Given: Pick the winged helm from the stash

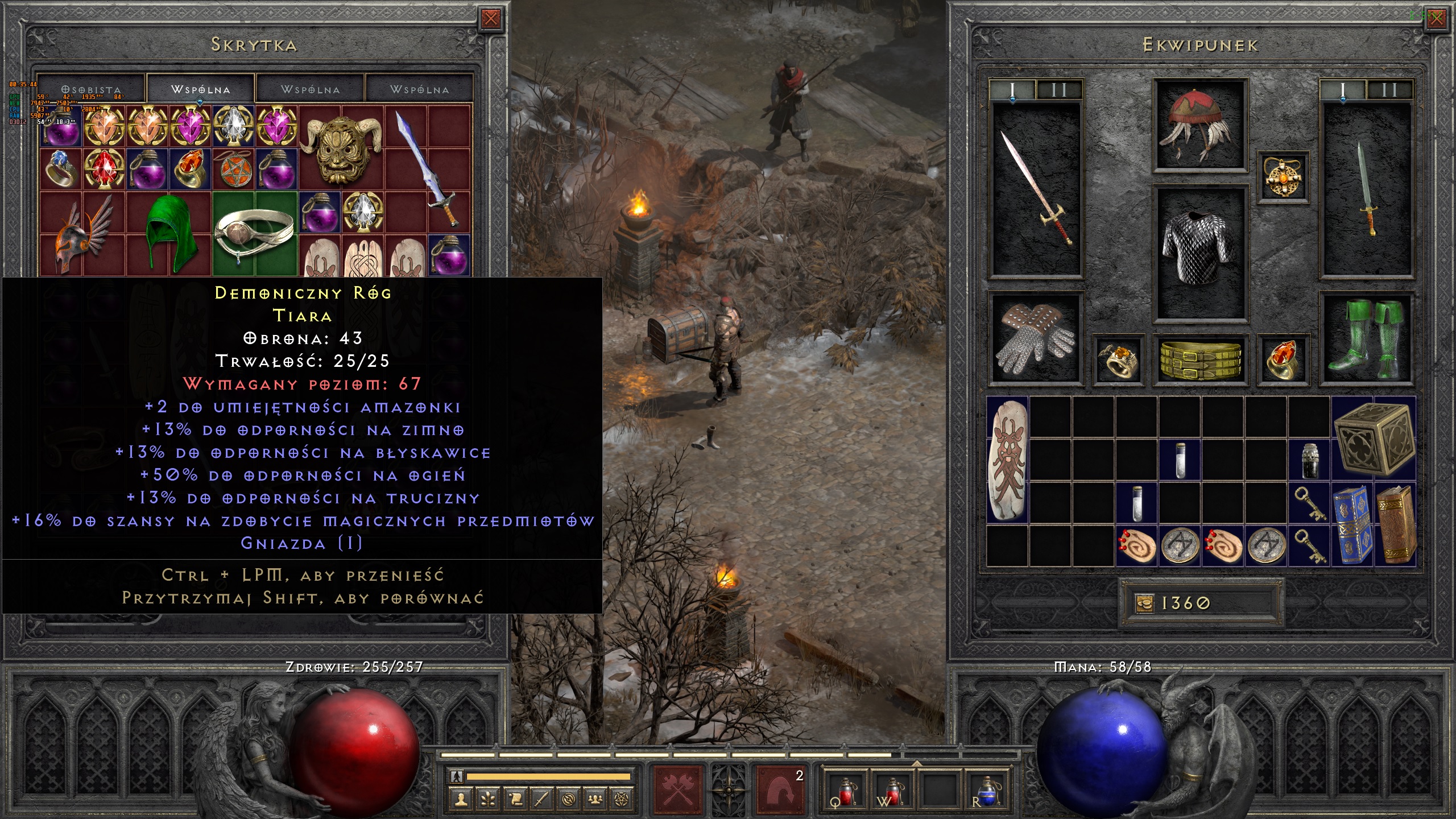Looking at the screenshot, I should 82,233.
